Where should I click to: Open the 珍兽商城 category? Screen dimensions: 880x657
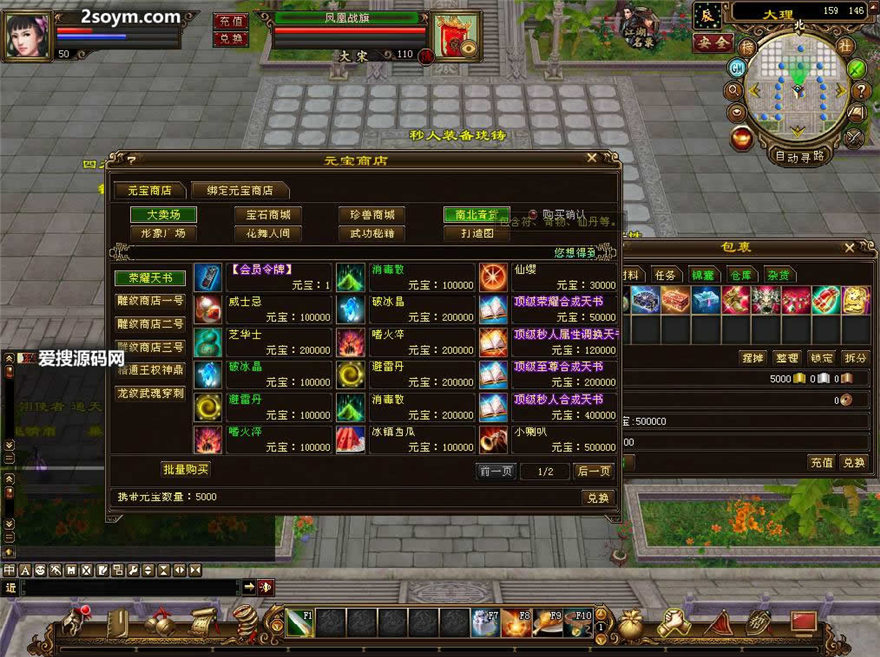coord(372,215)
